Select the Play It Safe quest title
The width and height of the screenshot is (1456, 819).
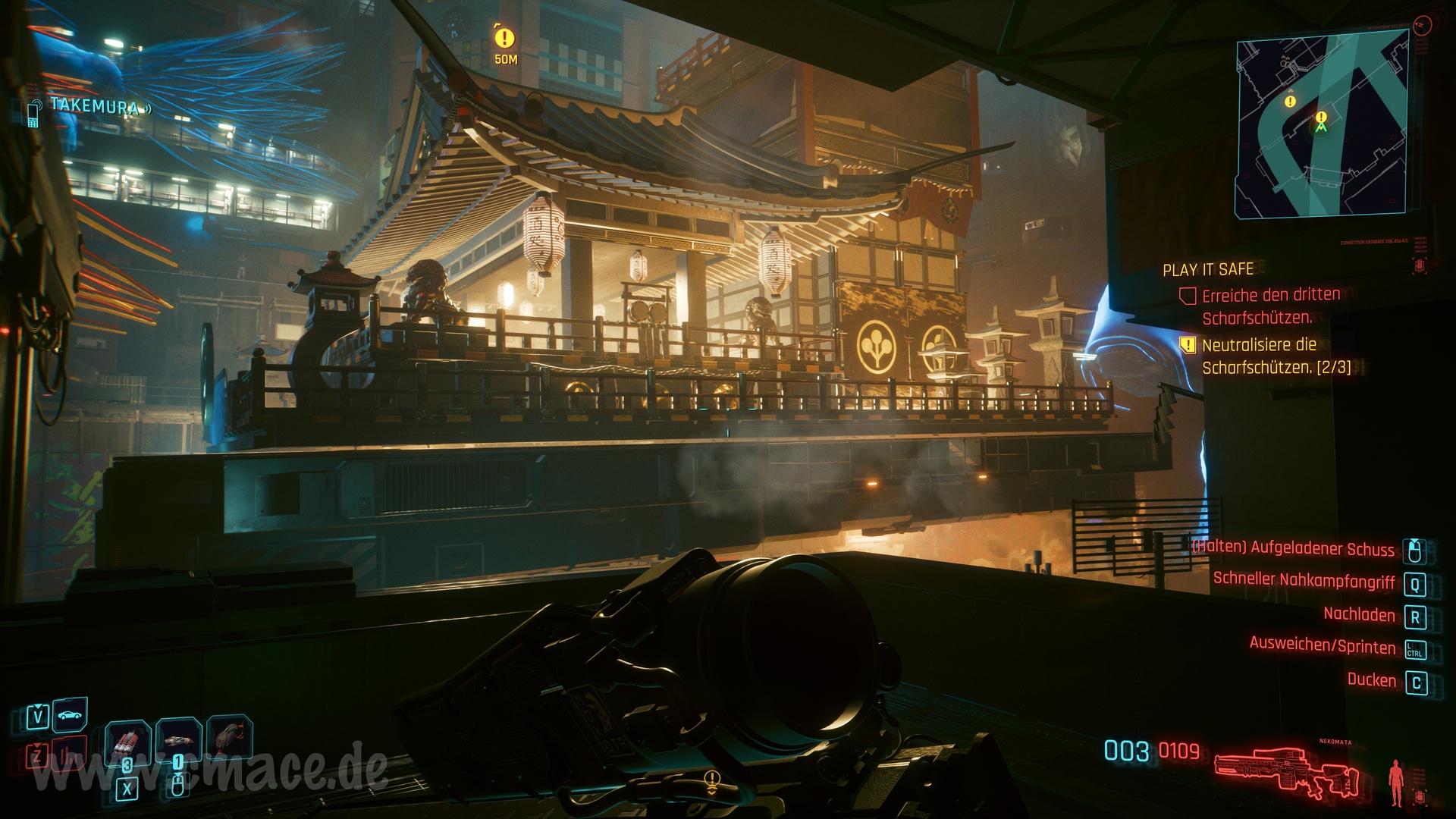pyautogui.click(x=1207, y=269)
